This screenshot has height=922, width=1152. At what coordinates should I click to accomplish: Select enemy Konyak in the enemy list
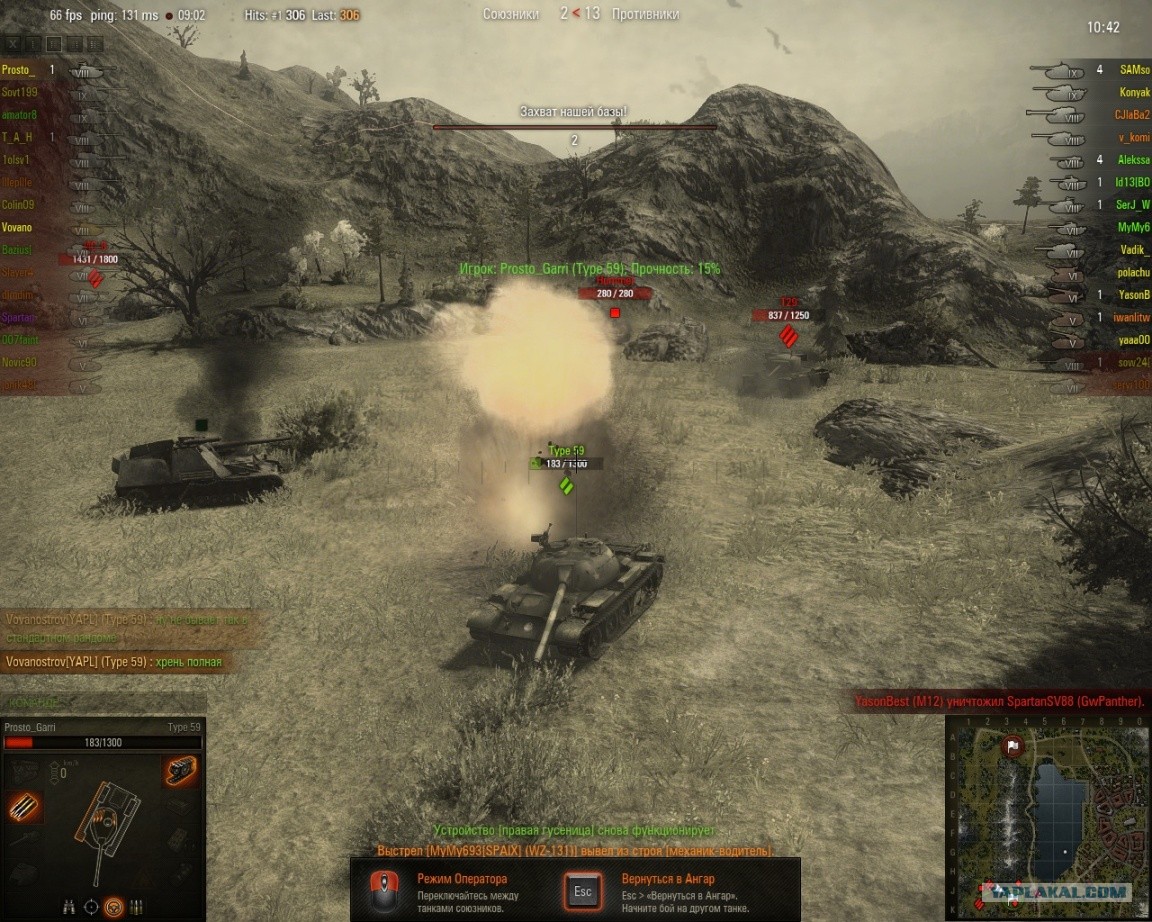pyautogui.click(x=1134, y=93)
